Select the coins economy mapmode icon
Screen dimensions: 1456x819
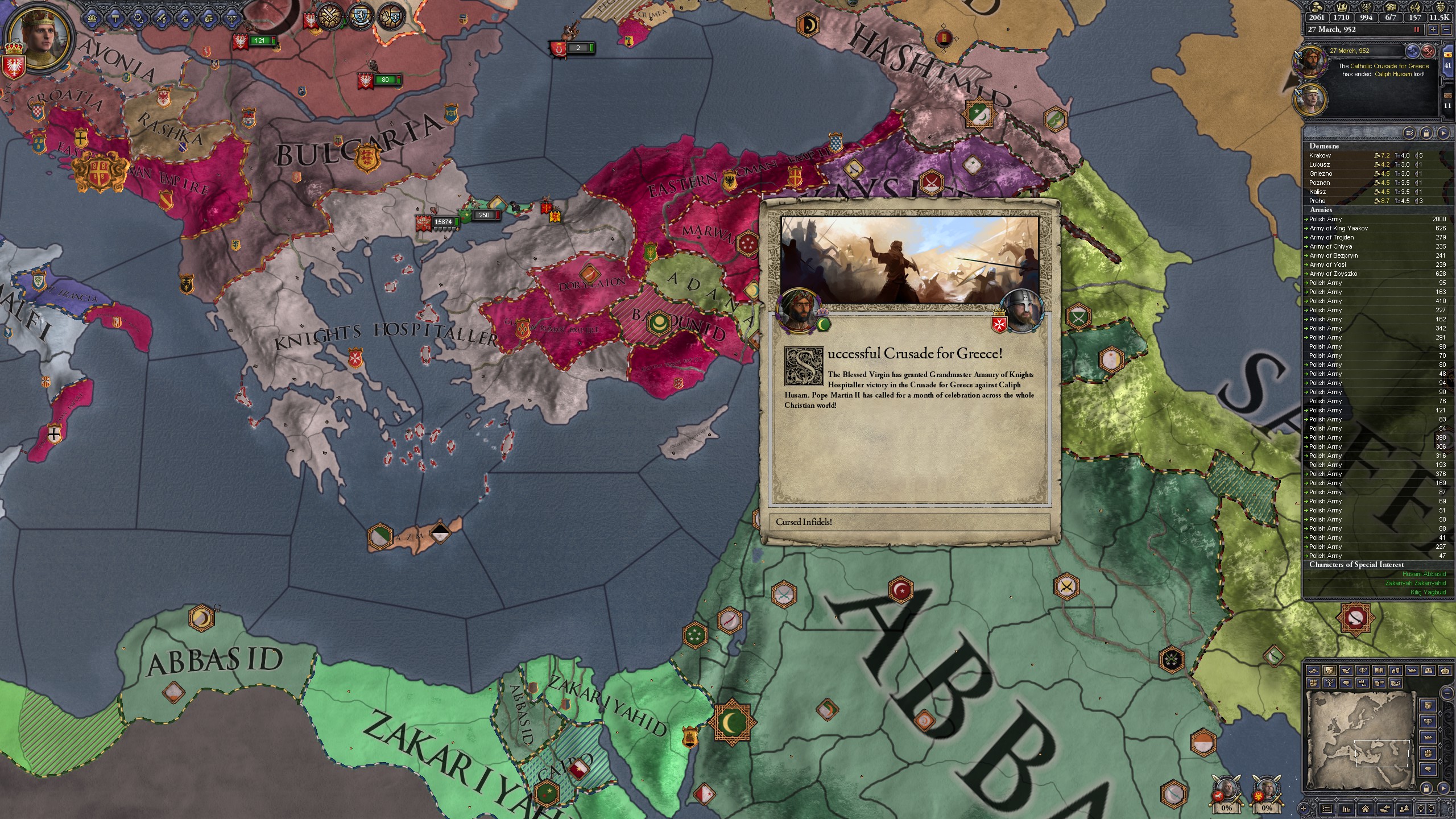point(1396,671)
